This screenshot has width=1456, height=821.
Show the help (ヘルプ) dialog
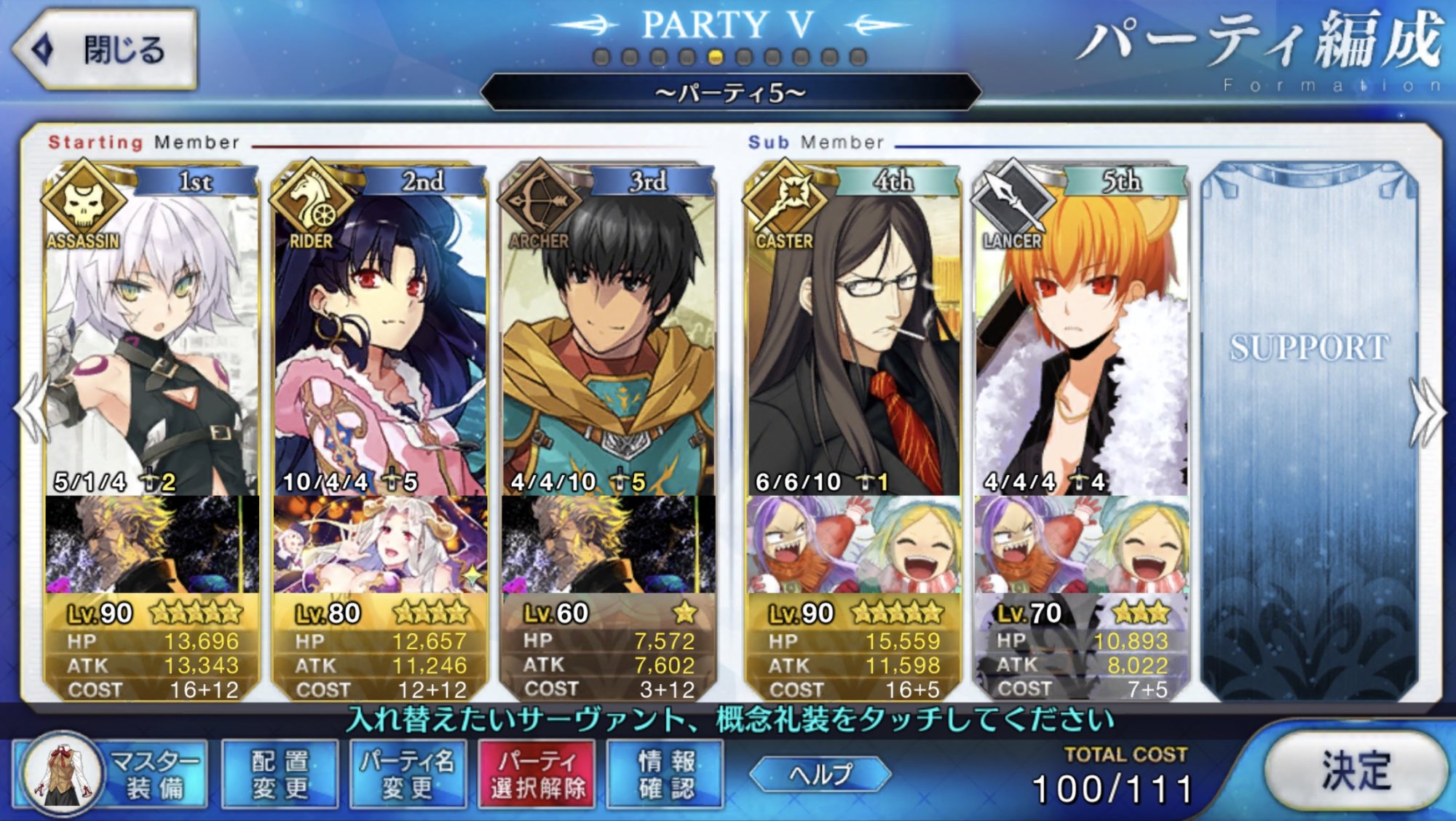[x=820, y=774]
